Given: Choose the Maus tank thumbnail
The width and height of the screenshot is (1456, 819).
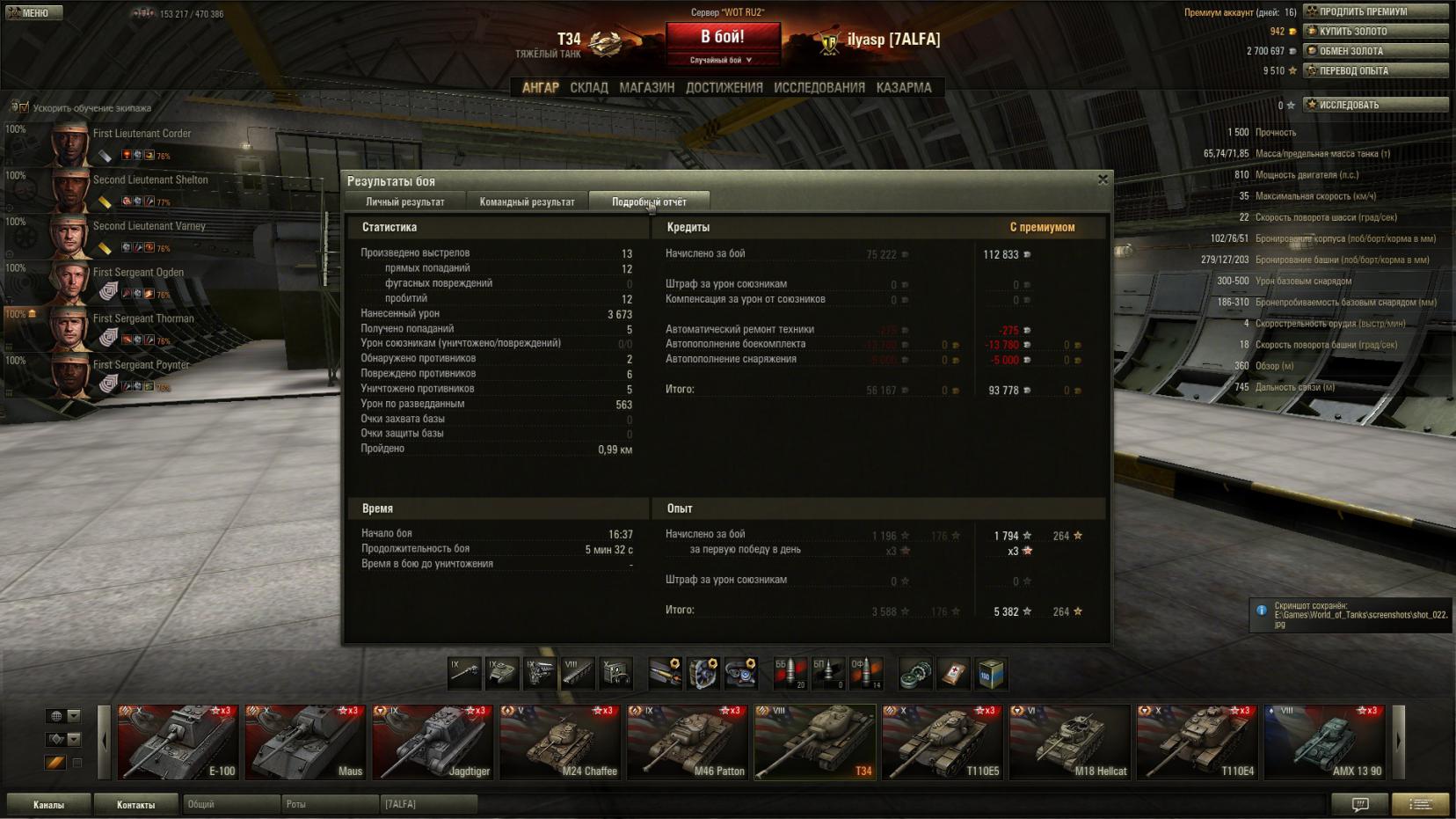Looking at the screenshot, I should (x=305, y=742).
